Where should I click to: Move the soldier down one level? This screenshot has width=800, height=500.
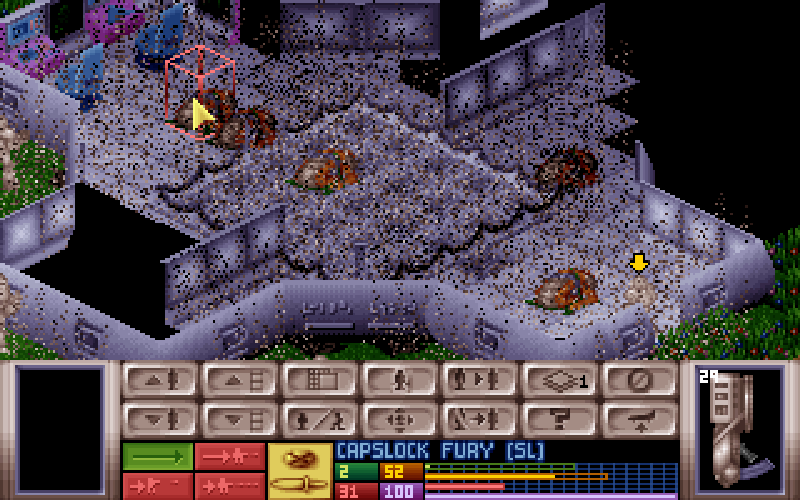pyautogui.click(x=159, y=417)
